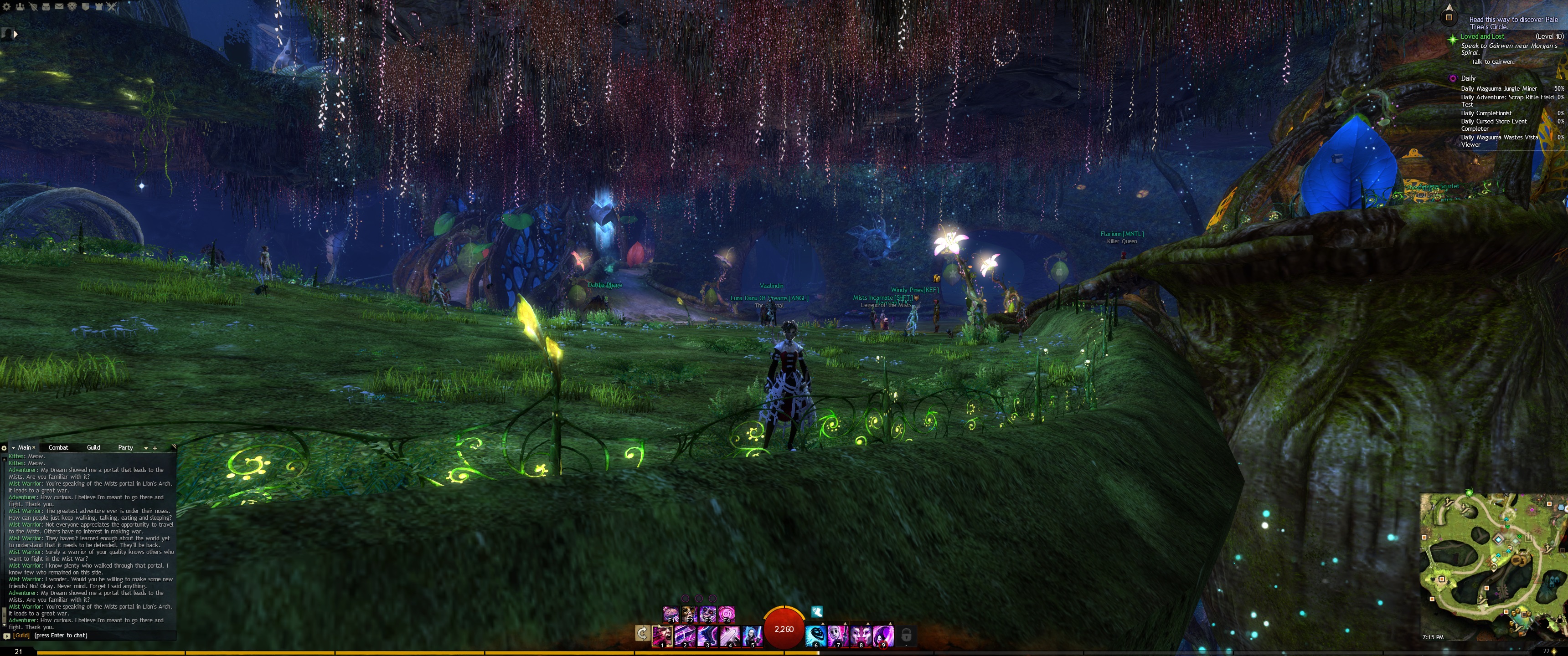Open the mail envelope icon
The height and width of the screenshot is (656, 1568).
(59, 7)
